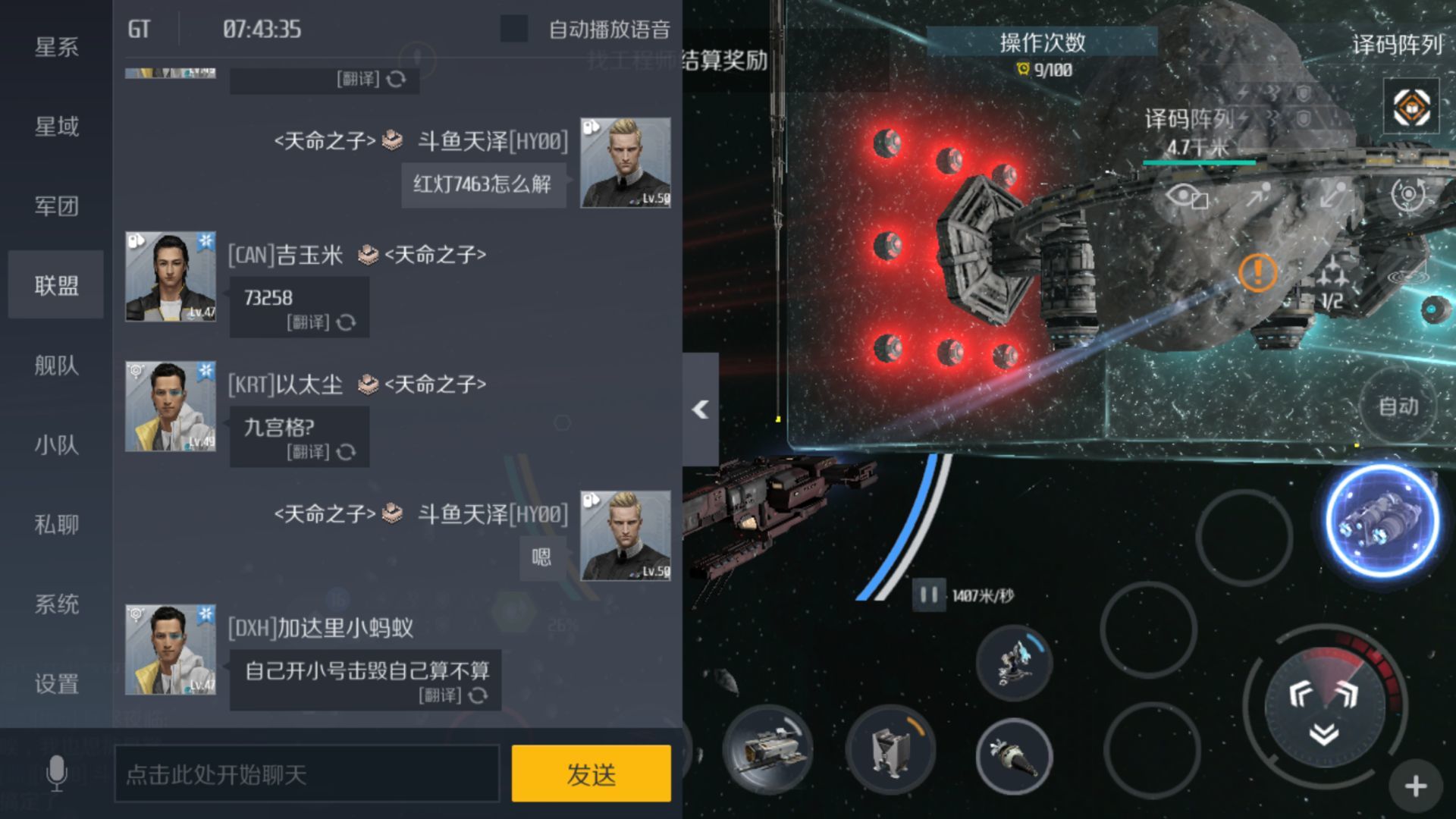Toggle the 自动 auto-pilot button
This screenshot has width=1456, height=819.
pos(1399,406)
